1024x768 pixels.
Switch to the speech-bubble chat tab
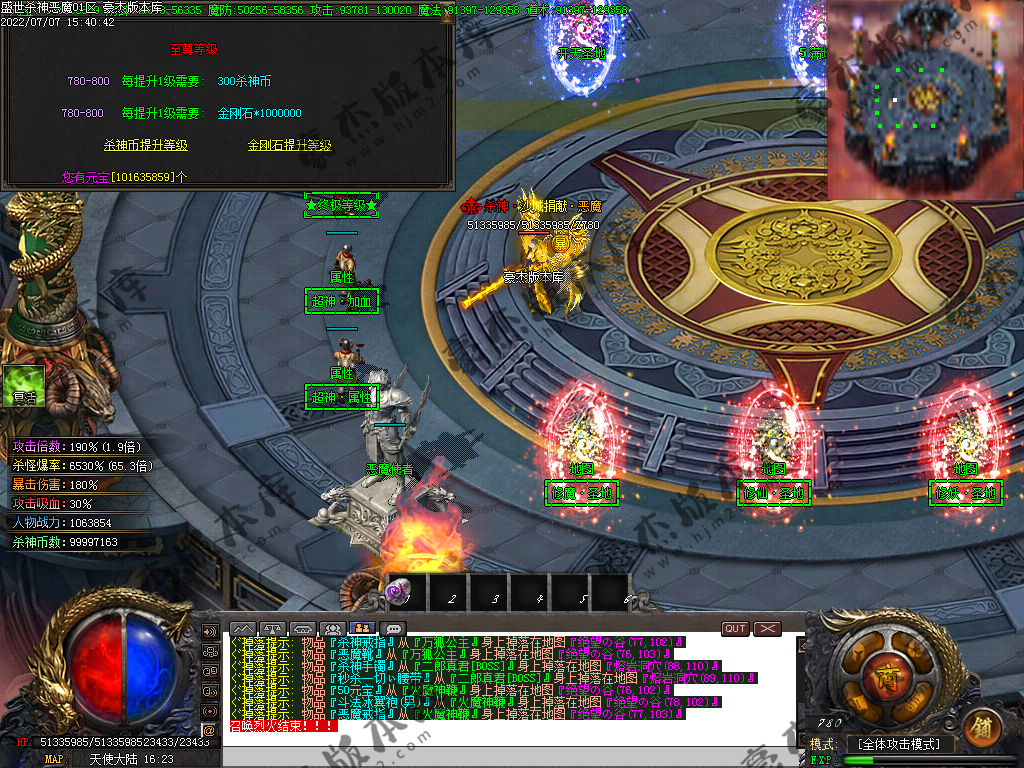pos(394,629)
